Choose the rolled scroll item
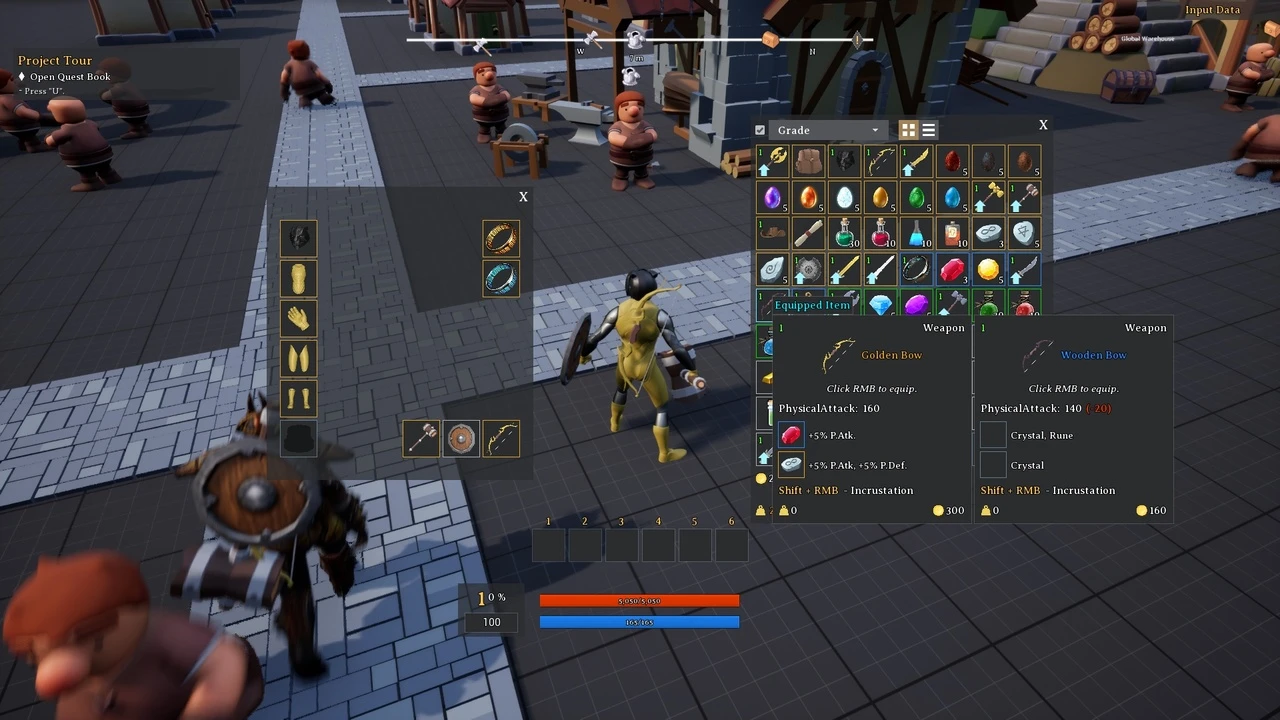1280x720 pixels. coord(809,233)
